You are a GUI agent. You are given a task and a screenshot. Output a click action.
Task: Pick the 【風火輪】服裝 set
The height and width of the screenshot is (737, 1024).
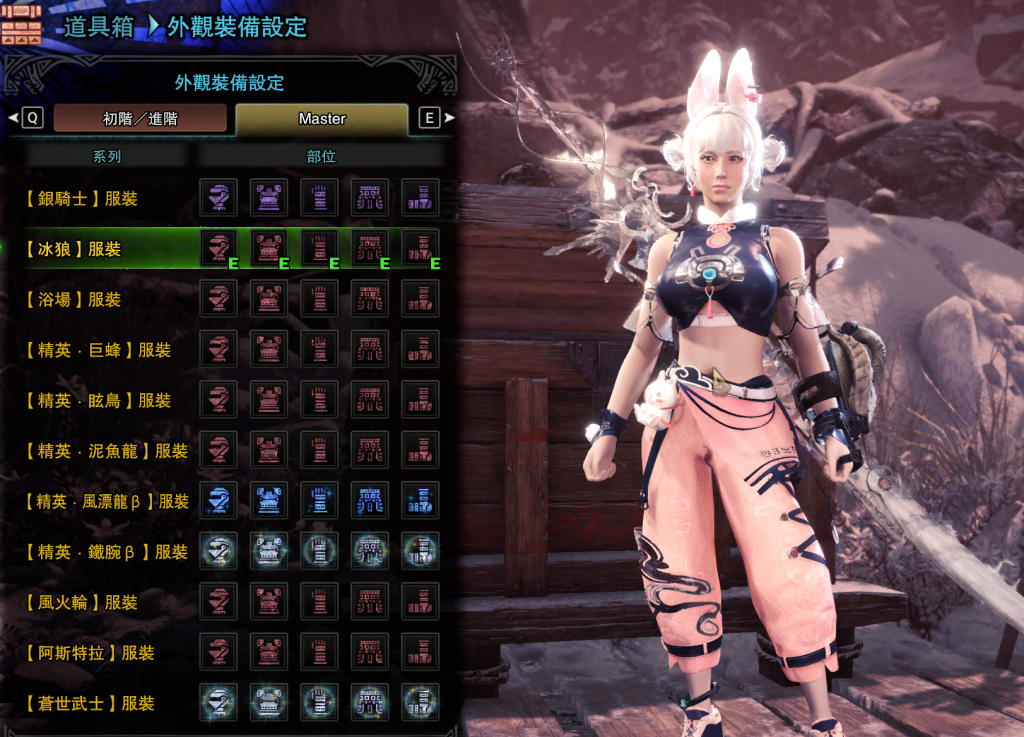[81, 602]
